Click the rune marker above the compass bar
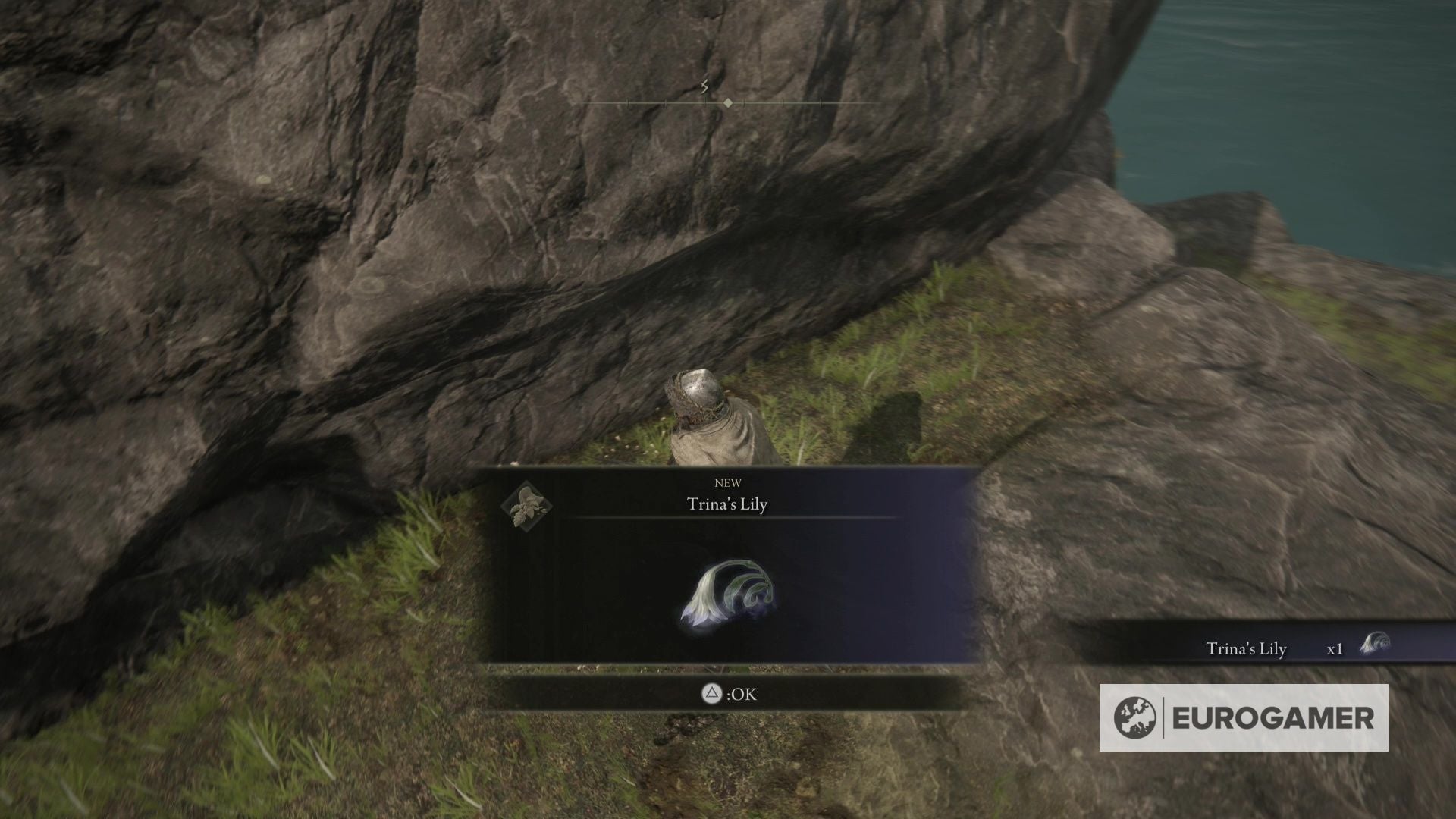Viewport: 1456px width, 819px height. tap(705, 86)
